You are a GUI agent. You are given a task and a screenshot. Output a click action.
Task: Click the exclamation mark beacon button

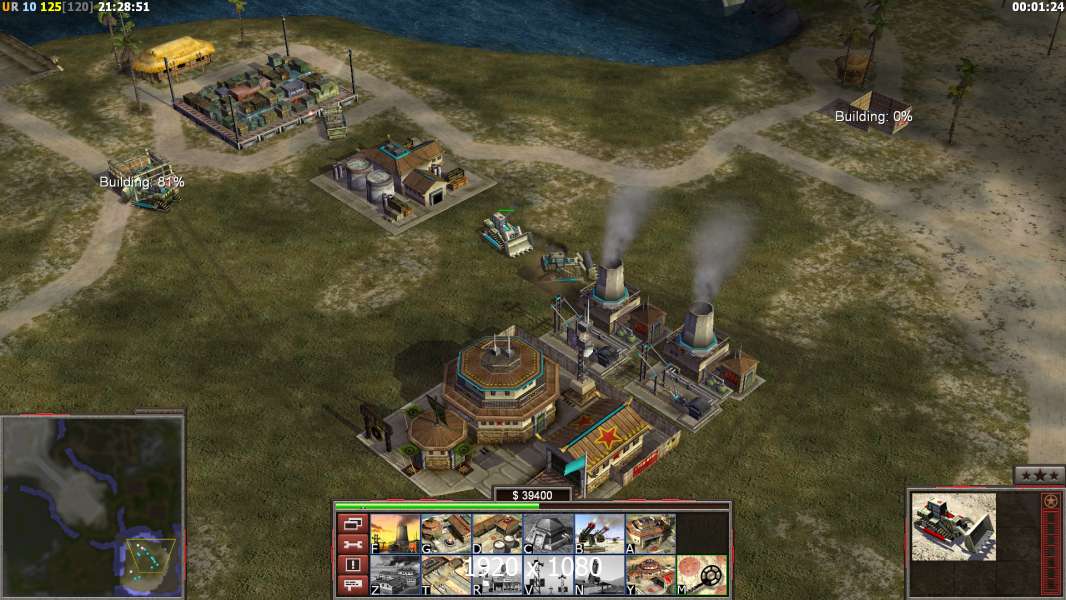(352, 565)
